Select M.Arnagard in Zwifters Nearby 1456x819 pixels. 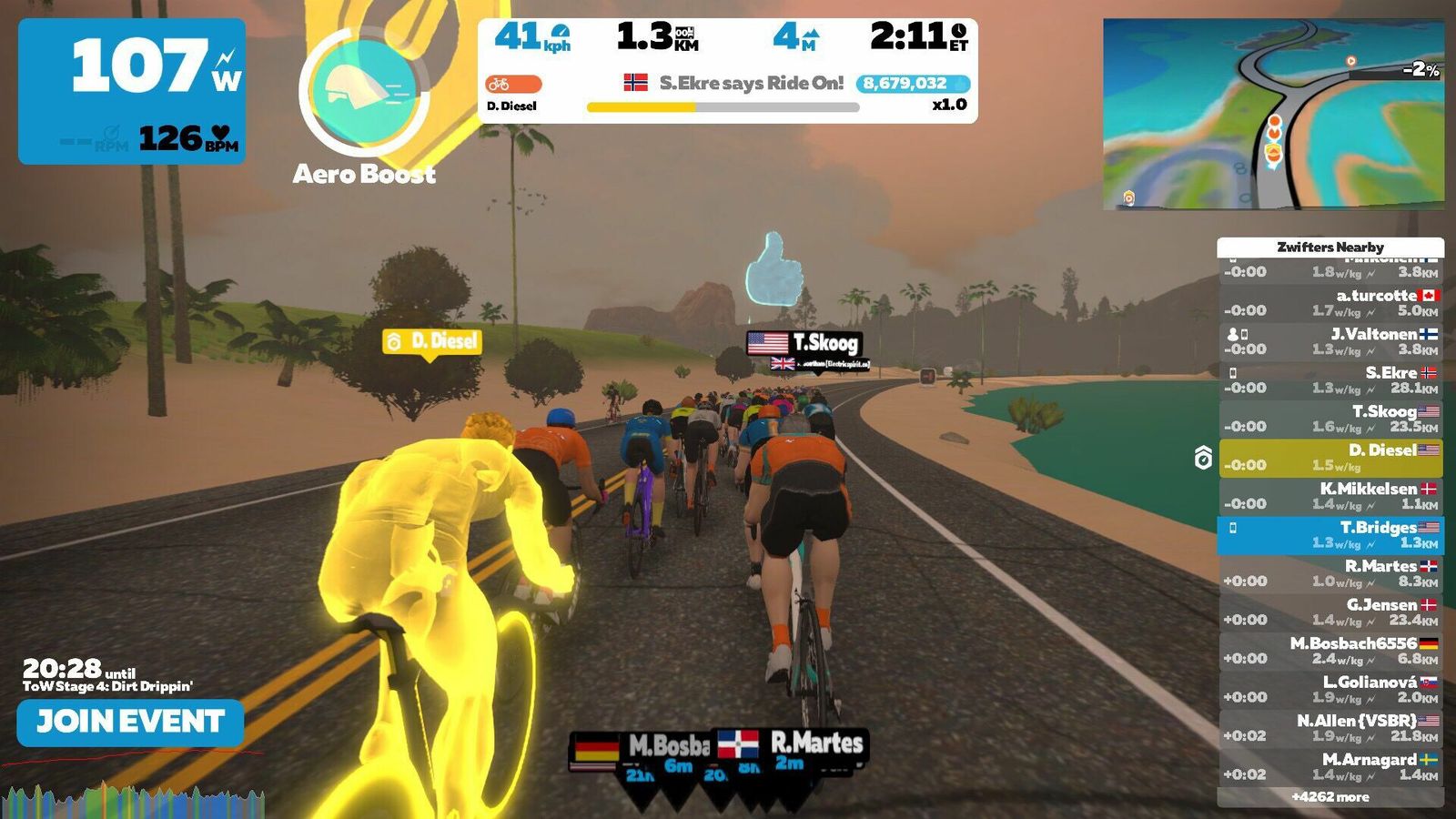click(x=1330, y=766)
